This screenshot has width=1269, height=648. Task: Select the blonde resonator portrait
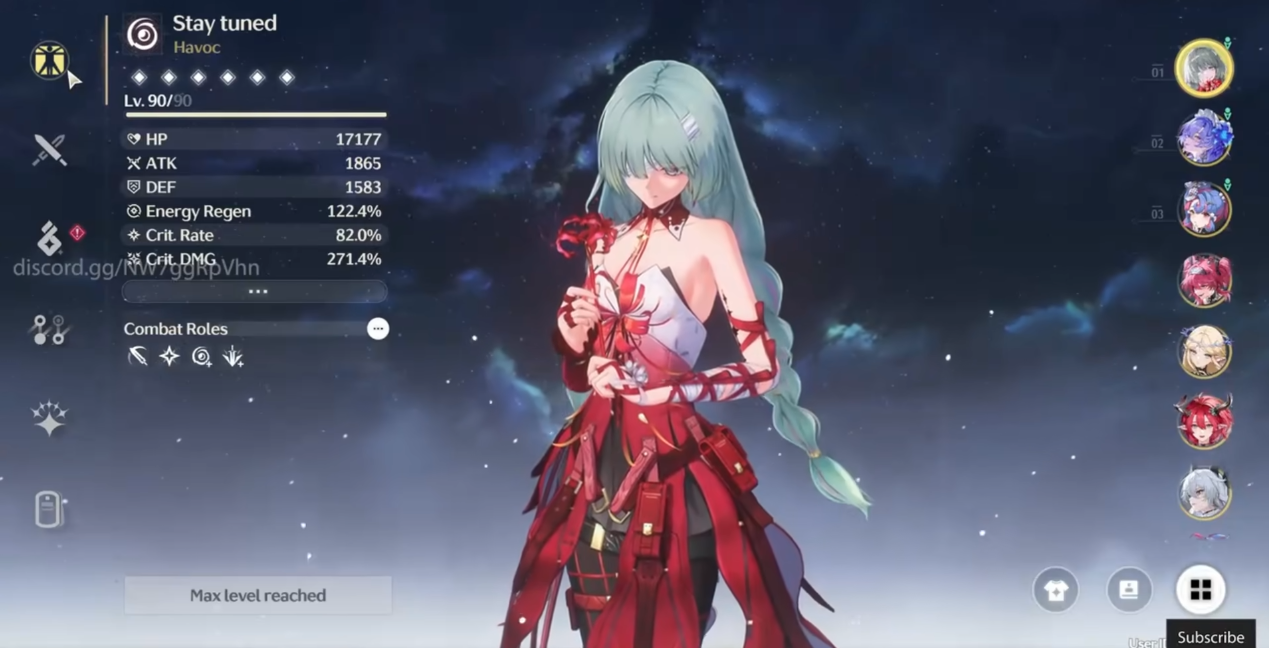1203,351
